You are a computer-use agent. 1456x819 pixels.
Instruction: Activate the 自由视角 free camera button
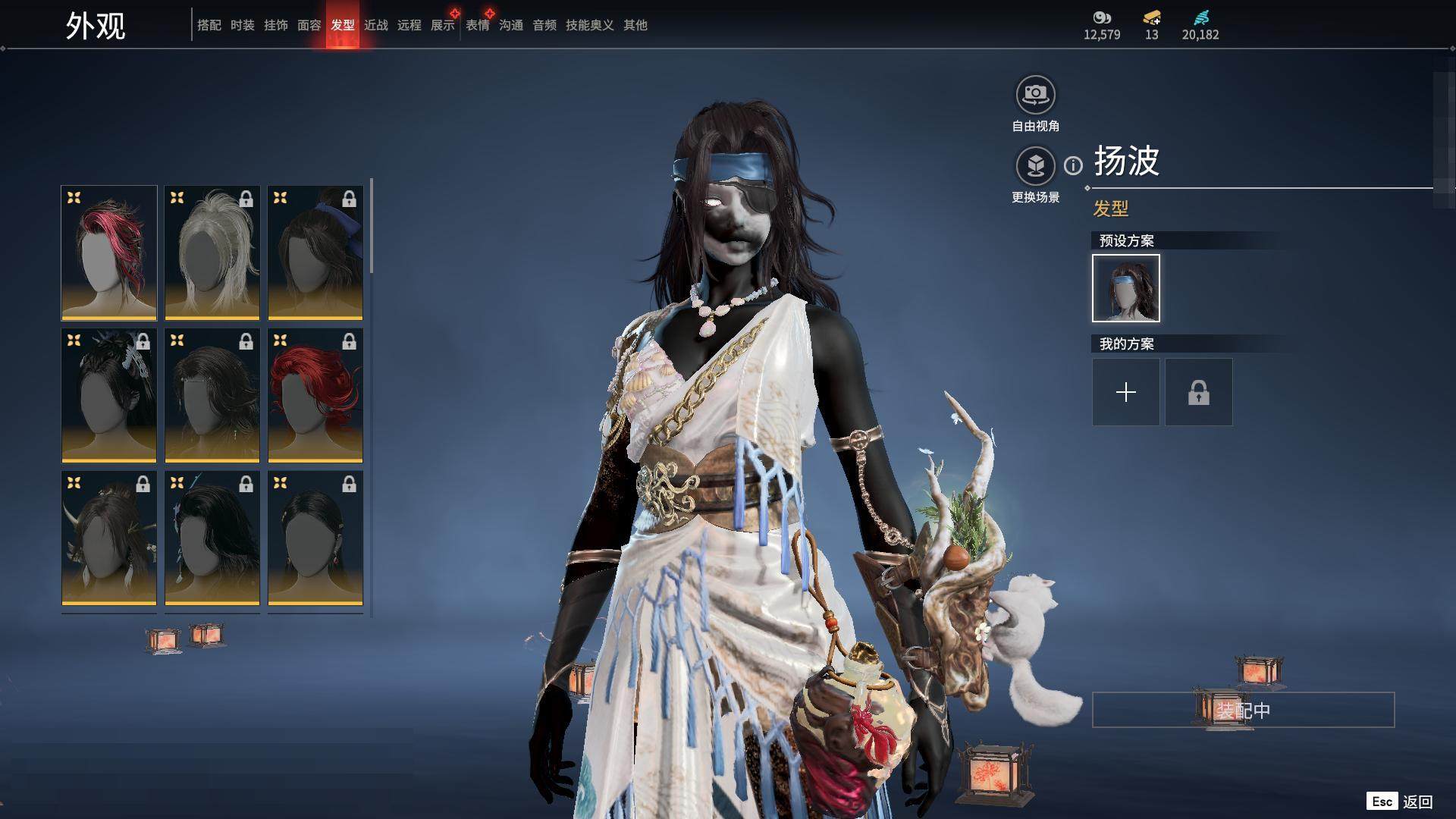tap(1035, 95)
